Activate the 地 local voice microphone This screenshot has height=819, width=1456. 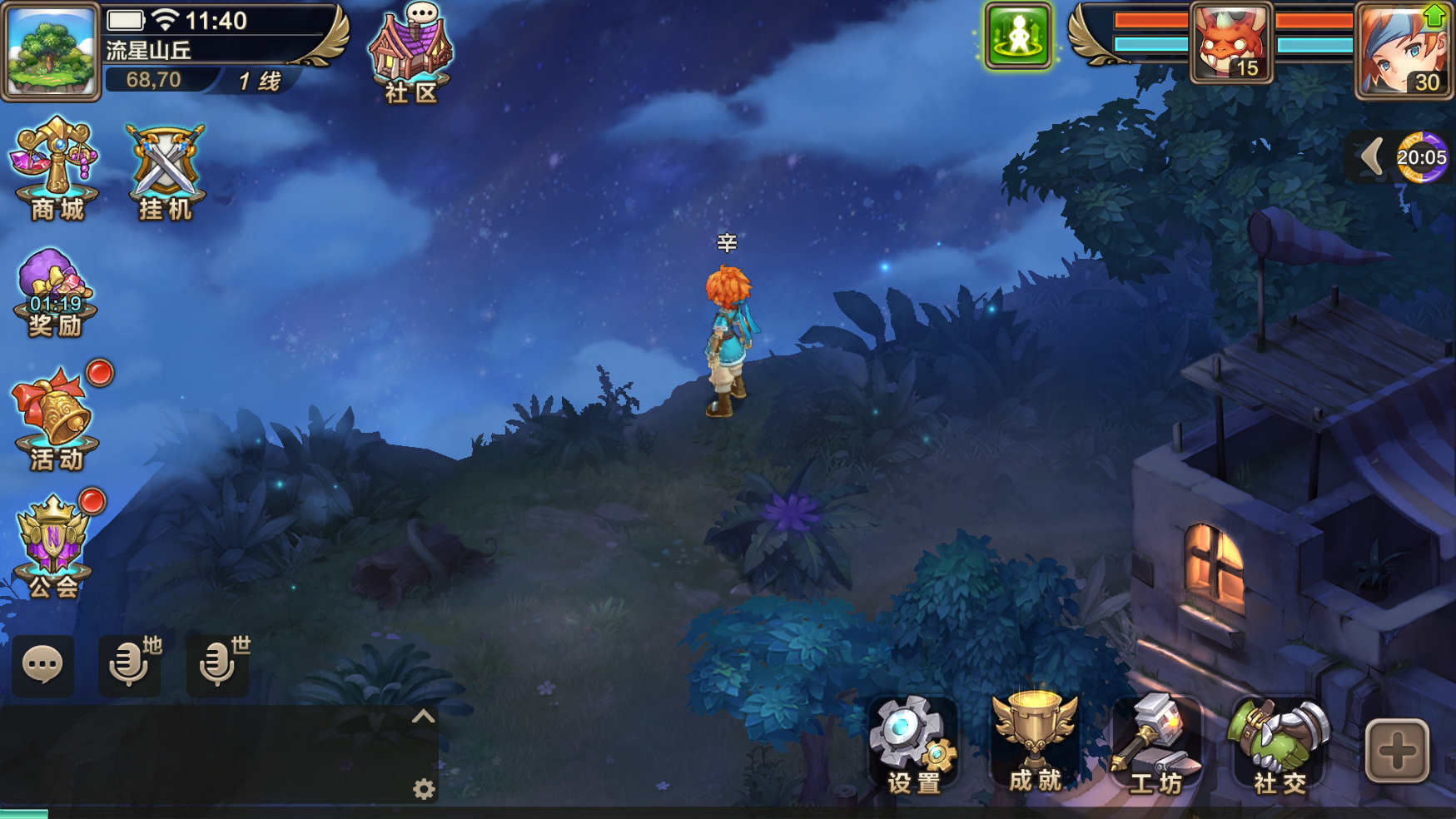(x=130, y=665)
